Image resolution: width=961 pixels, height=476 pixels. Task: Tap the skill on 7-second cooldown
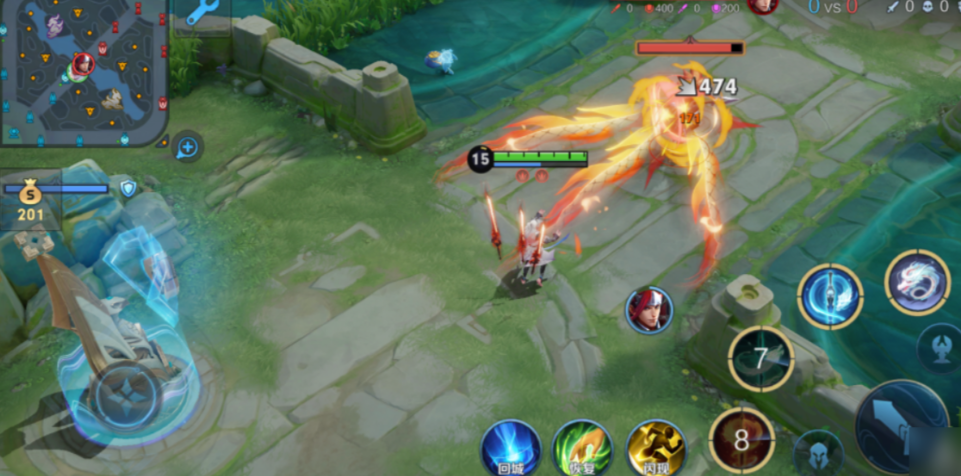pos(760,358)
